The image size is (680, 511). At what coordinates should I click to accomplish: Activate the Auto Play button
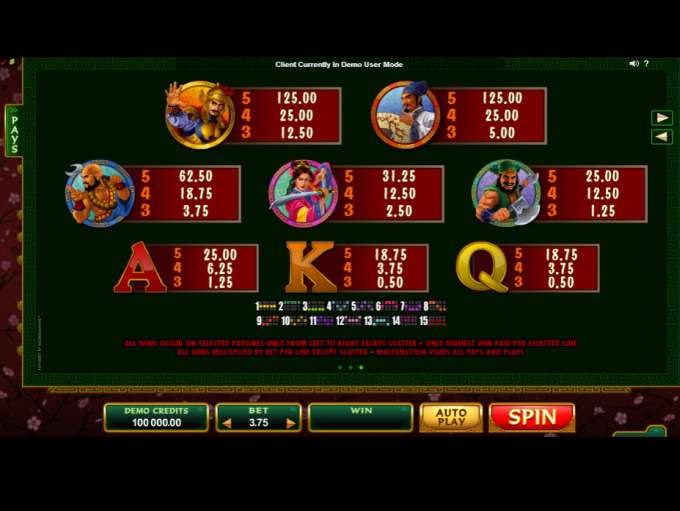[450, 417]
